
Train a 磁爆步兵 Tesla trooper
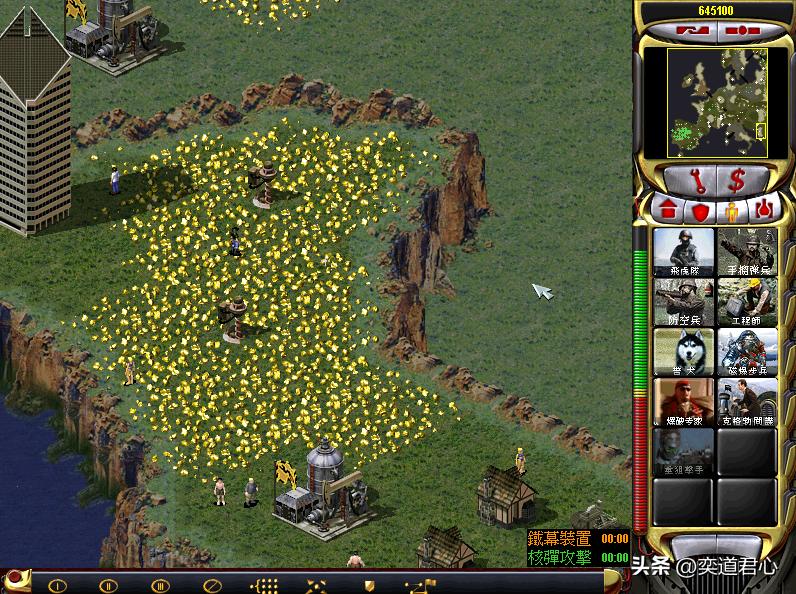coord(747,352)
